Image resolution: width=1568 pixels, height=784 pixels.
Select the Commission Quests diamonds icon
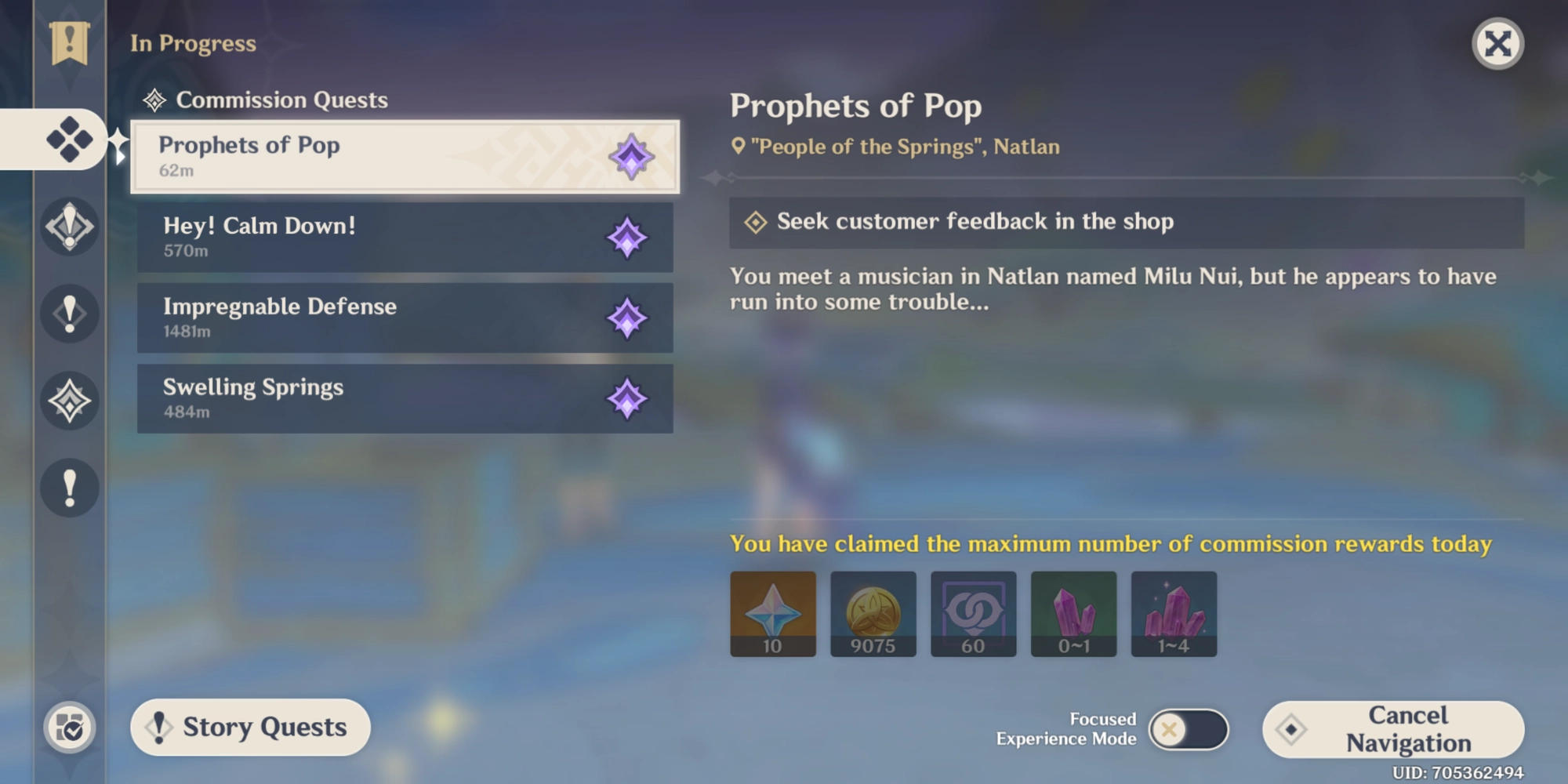click(69, 140)
